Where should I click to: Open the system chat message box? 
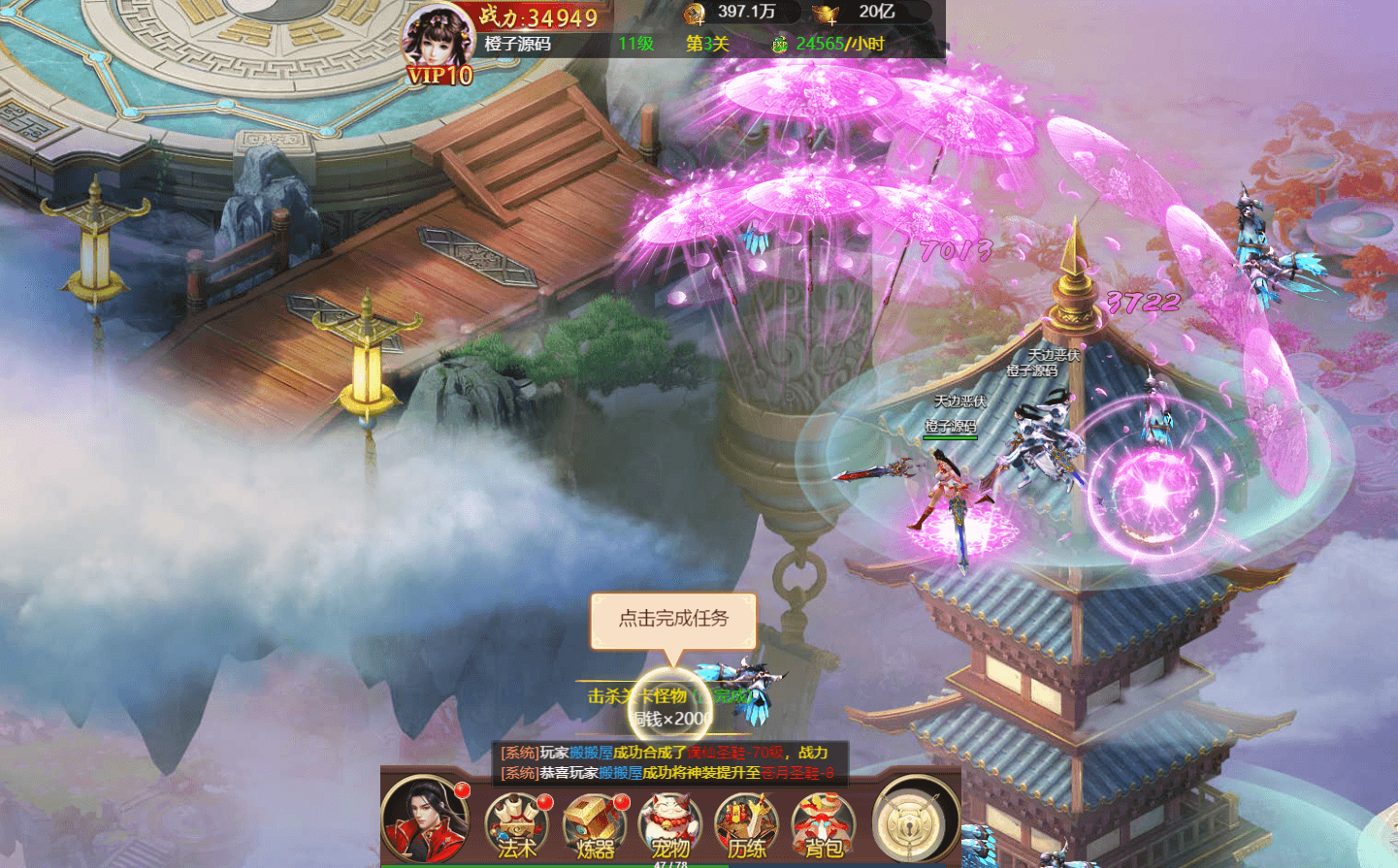[x=669, y=762]
